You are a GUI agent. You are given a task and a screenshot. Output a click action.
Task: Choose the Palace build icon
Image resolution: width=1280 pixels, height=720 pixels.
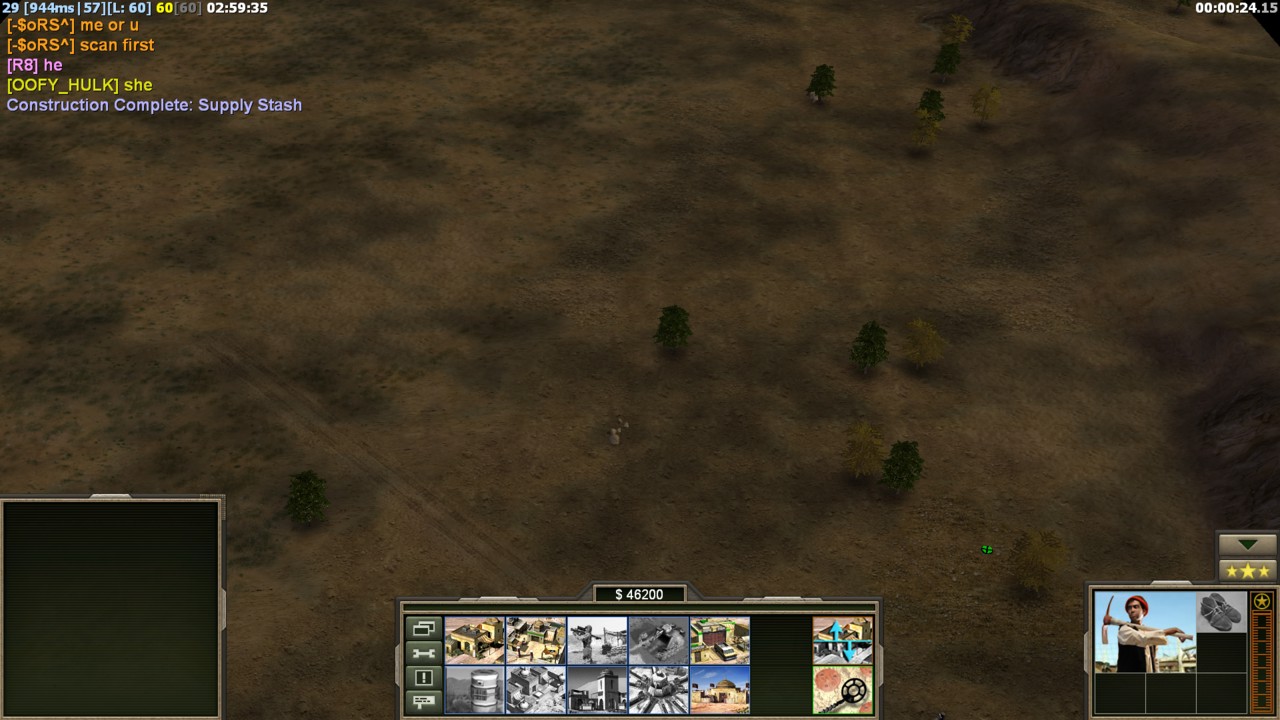(597, 690)
